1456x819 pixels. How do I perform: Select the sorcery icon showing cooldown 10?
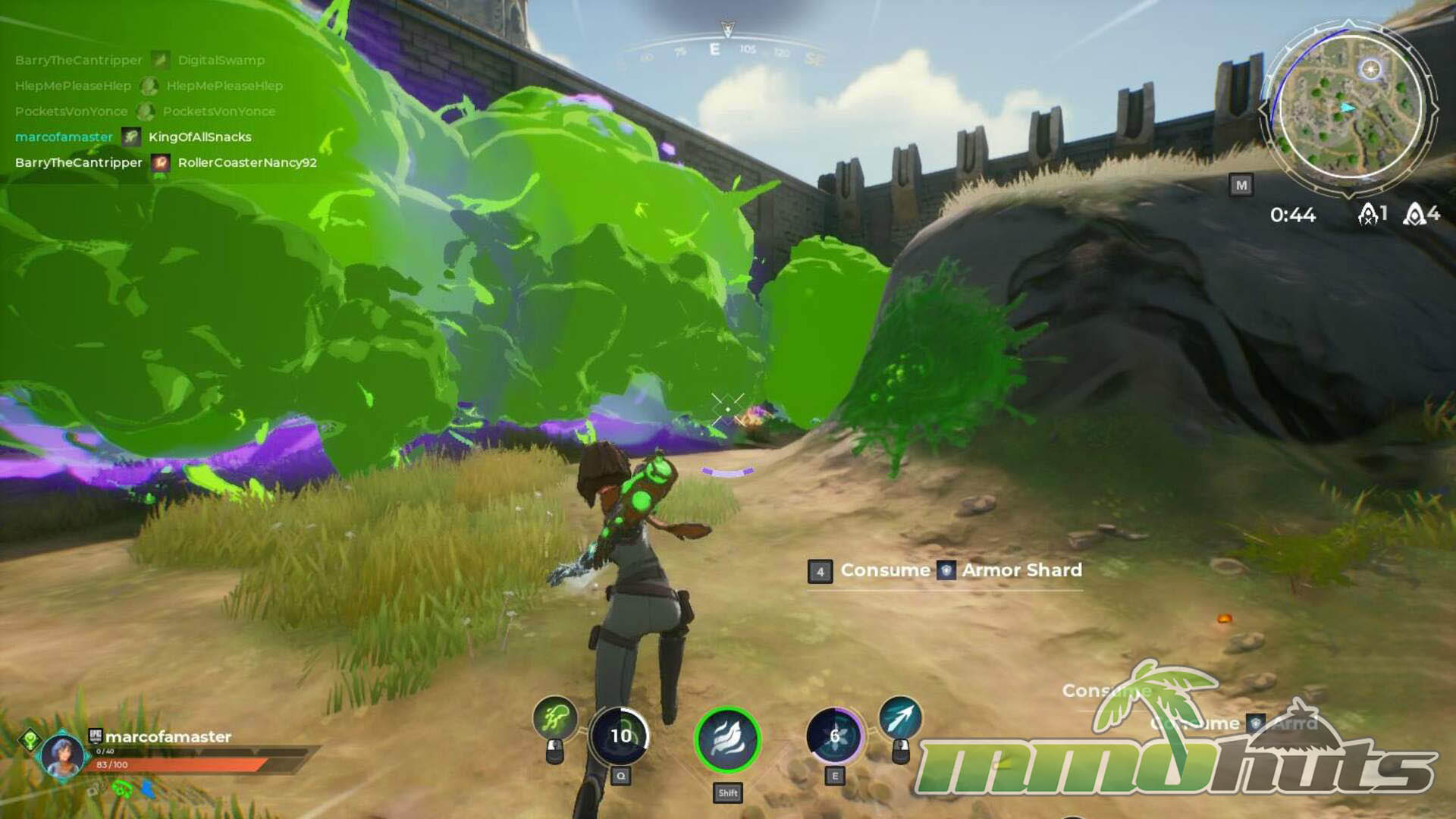click(620, 736)
